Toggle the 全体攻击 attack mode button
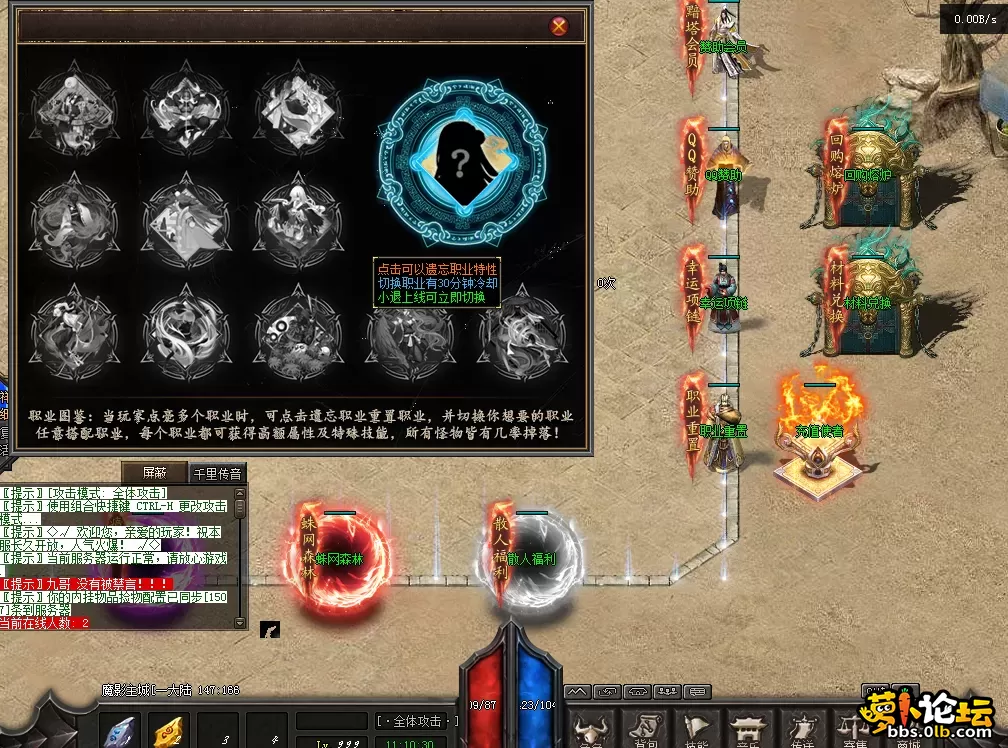This screenshot has height=748, width=1008. (x=418, y=721)
